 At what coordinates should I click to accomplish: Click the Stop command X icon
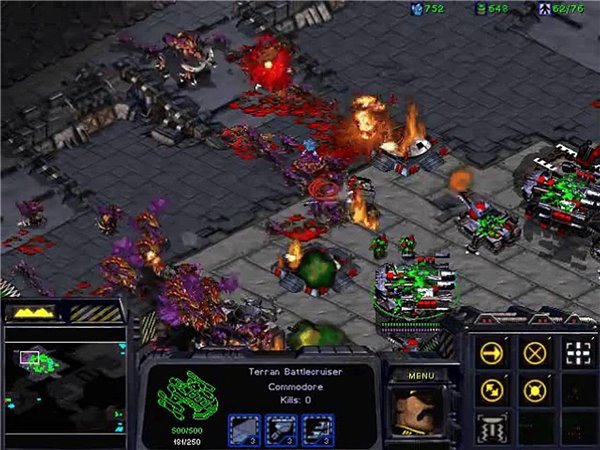534,353
